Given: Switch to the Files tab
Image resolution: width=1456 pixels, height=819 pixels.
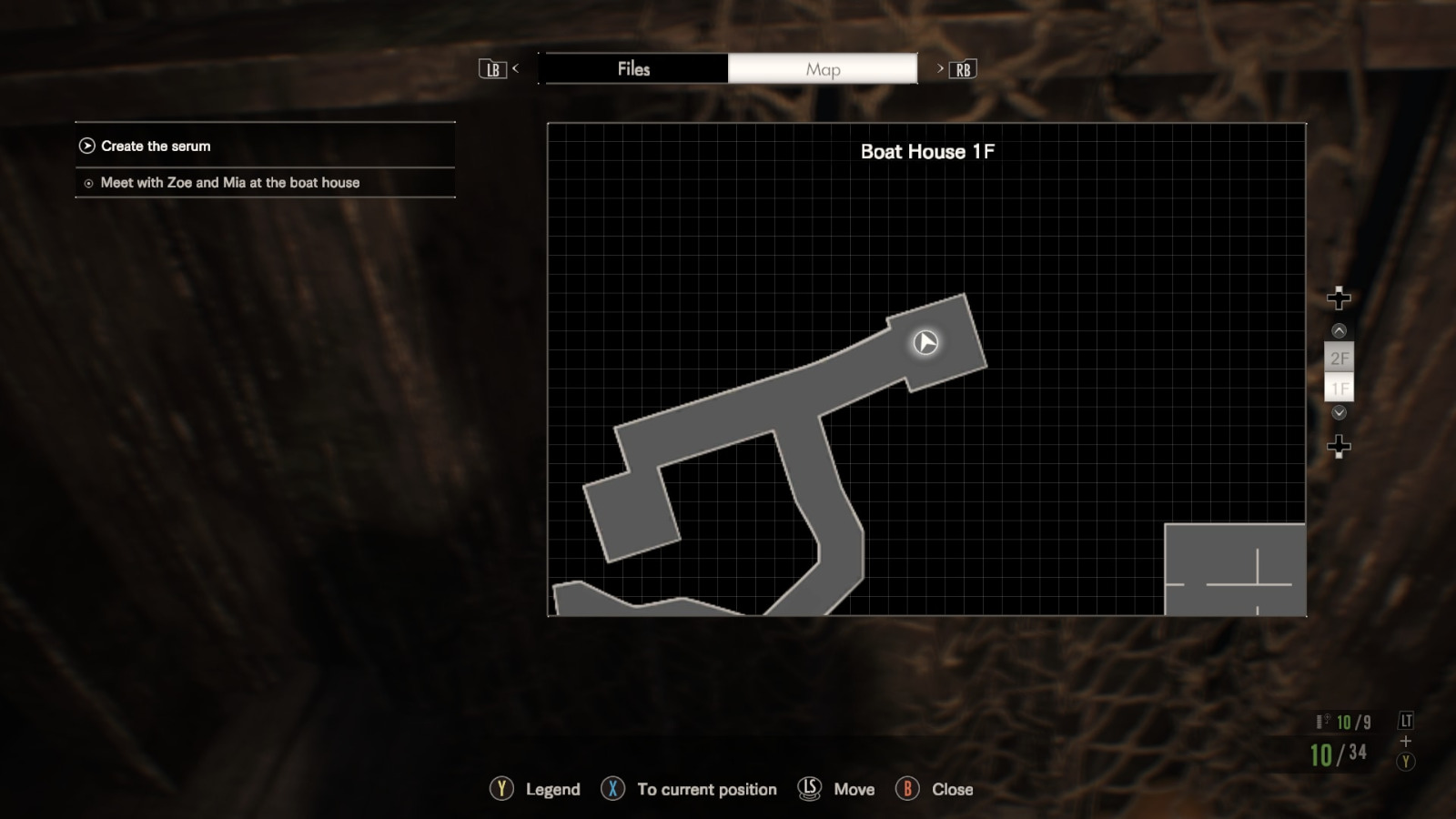Looking at the screenshot, I should pyautogui.click(x=634, y=68).
